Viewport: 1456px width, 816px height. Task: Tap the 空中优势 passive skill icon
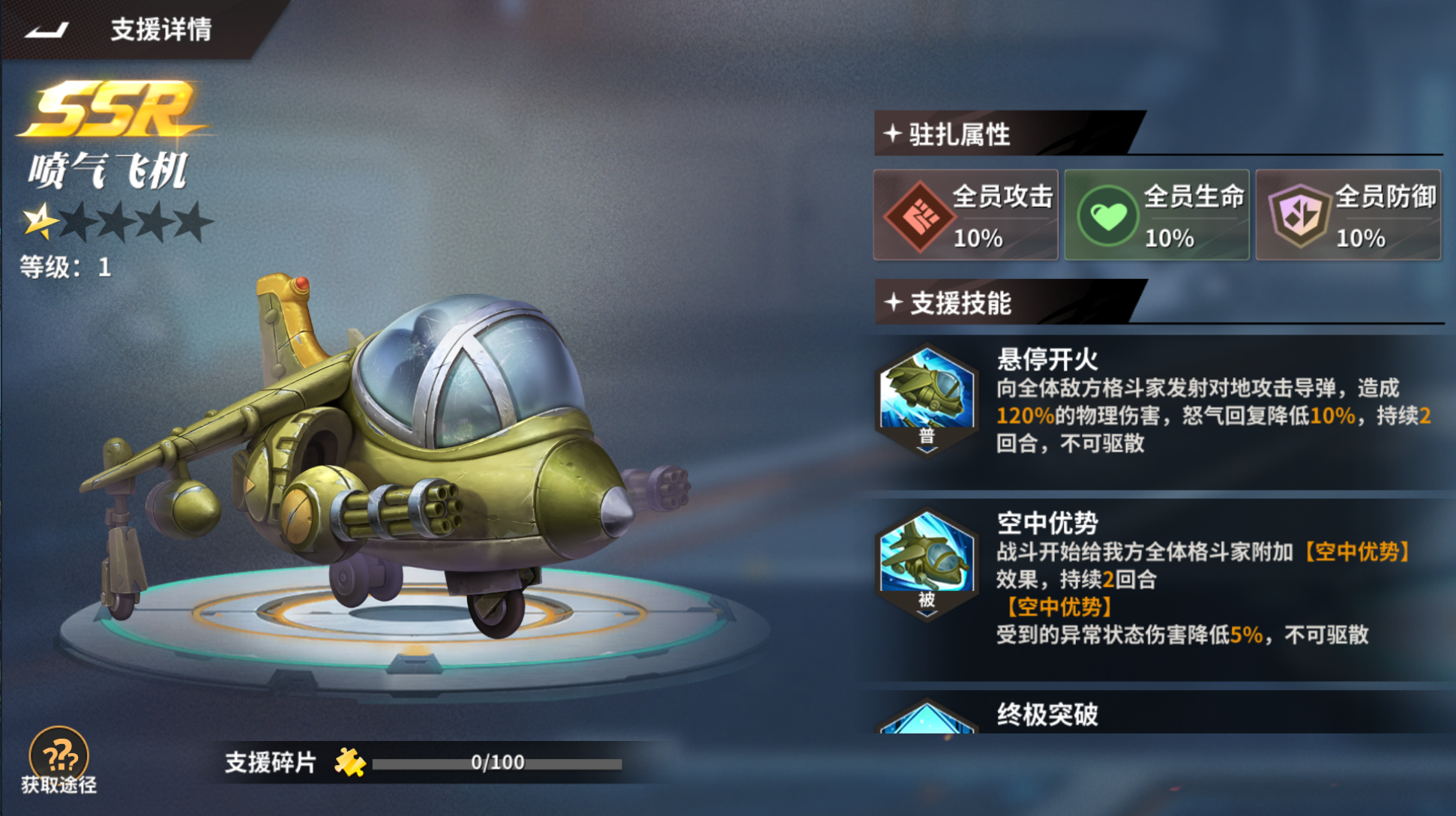pyautogui.click(x=927, y=564)
